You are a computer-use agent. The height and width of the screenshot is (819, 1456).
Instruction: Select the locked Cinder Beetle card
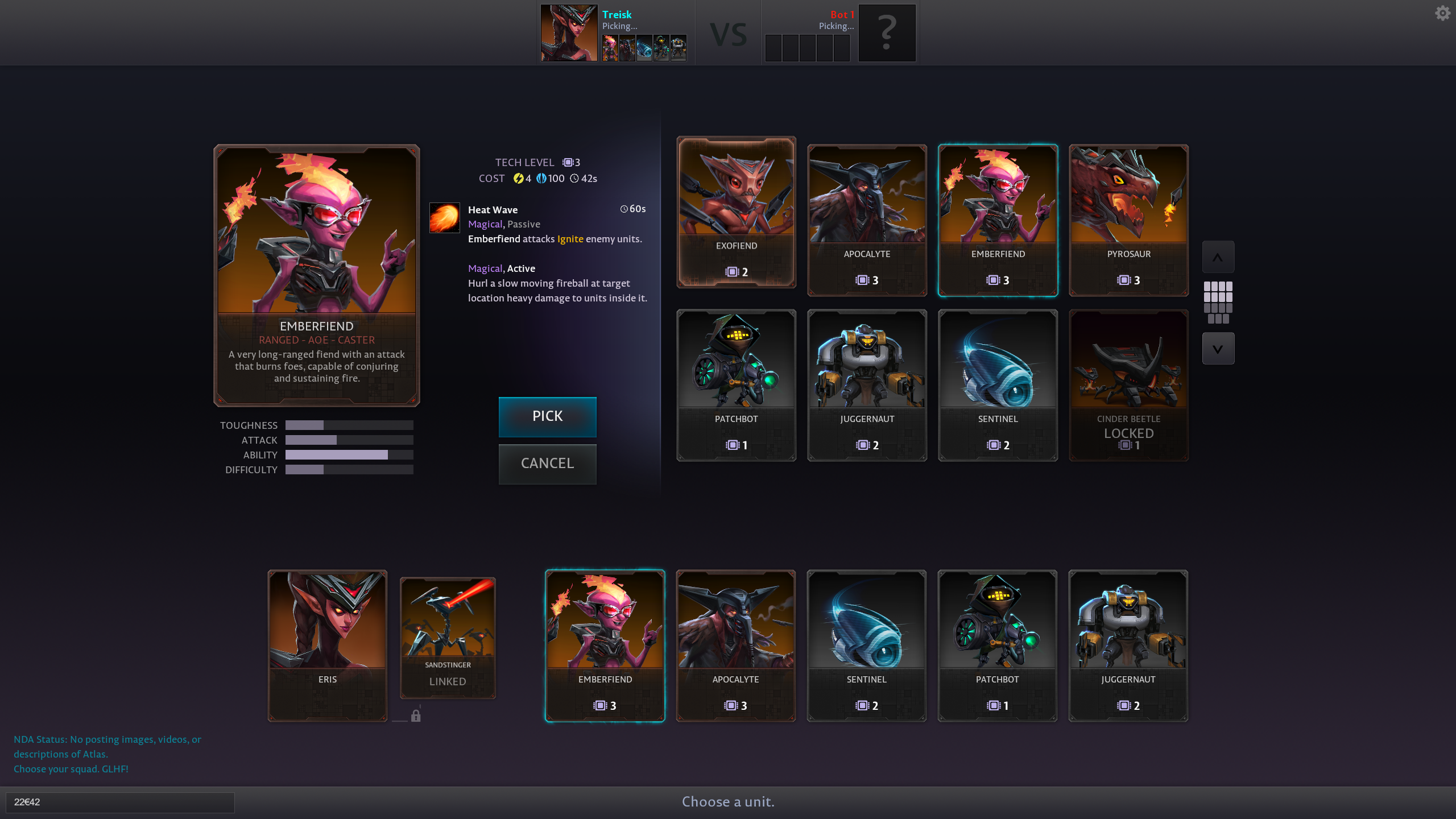tap(1128, 385)
